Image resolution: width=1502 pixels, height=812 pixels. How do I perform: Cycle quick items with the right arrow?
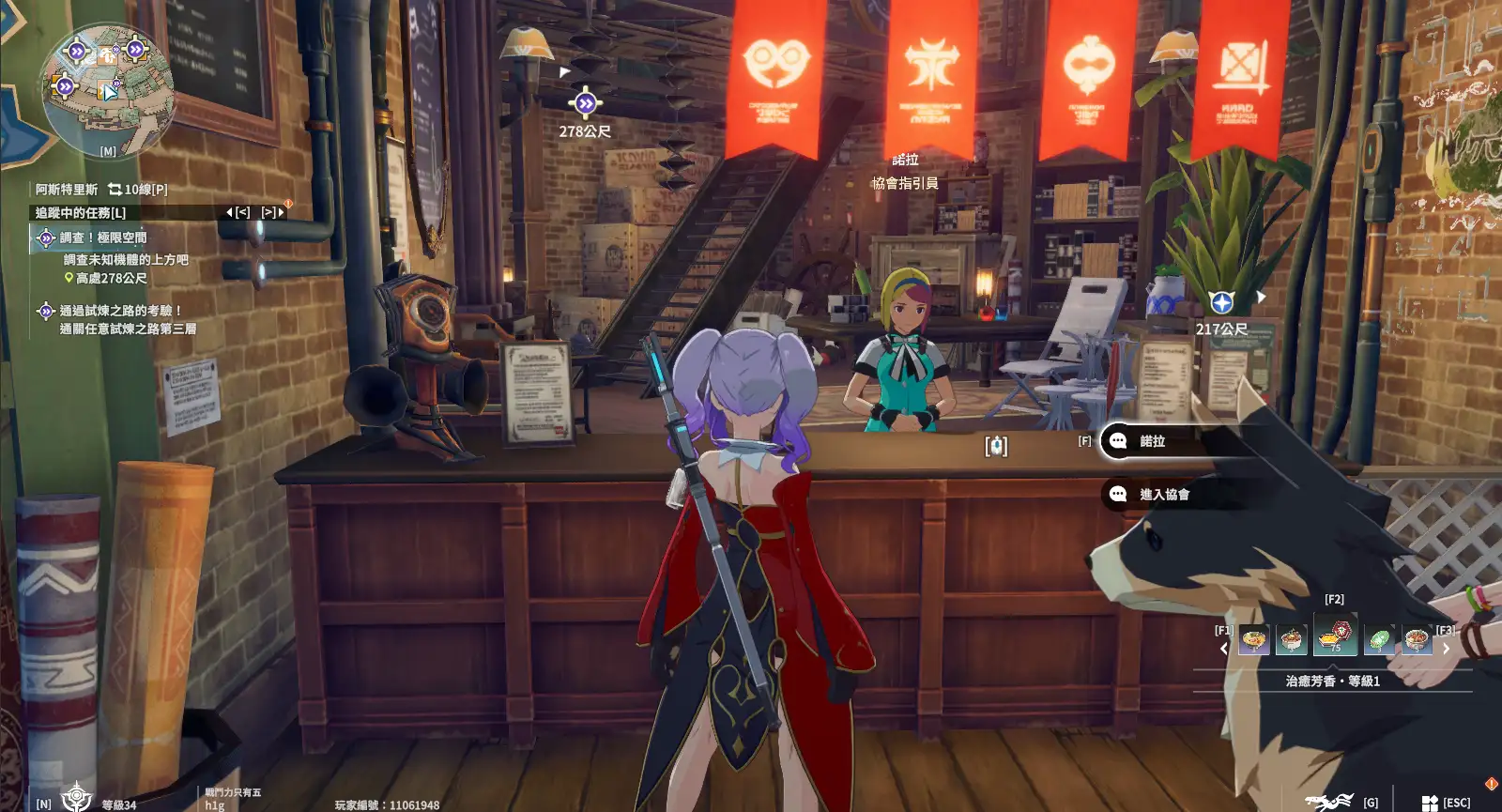pos(1446,649)
